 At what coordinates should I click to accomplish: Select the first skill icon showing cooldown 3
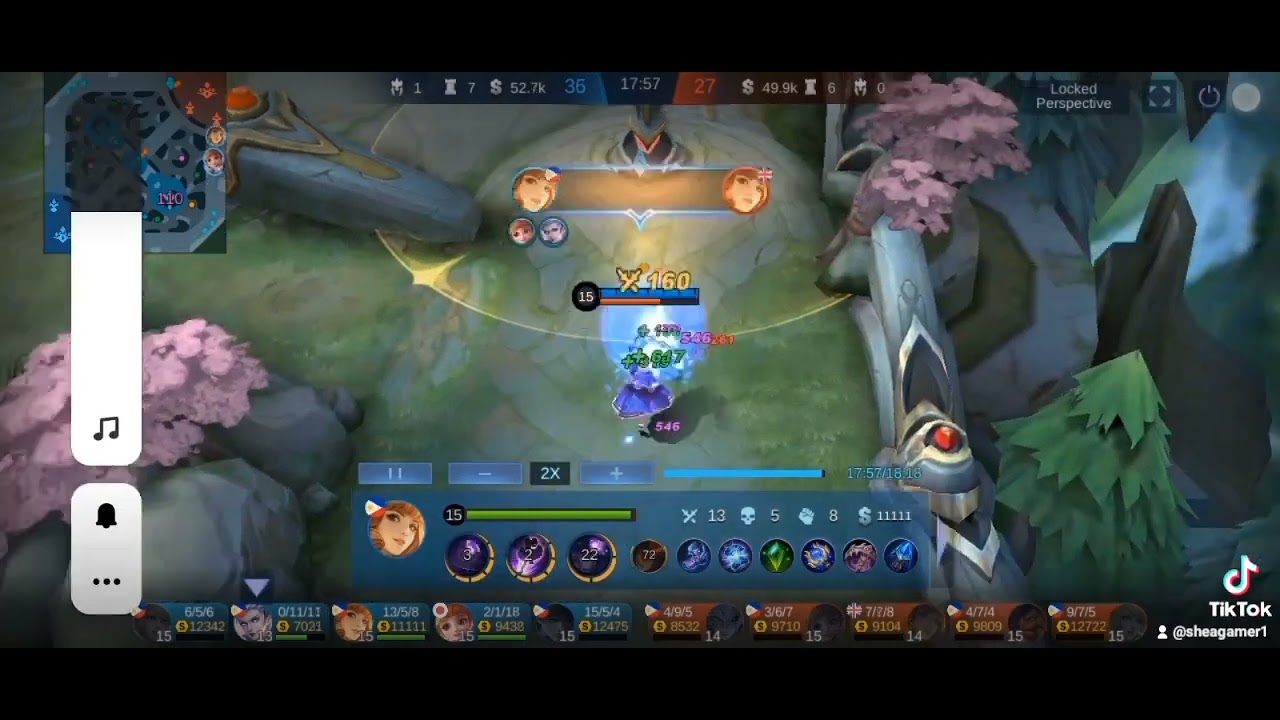coord(468,555)
